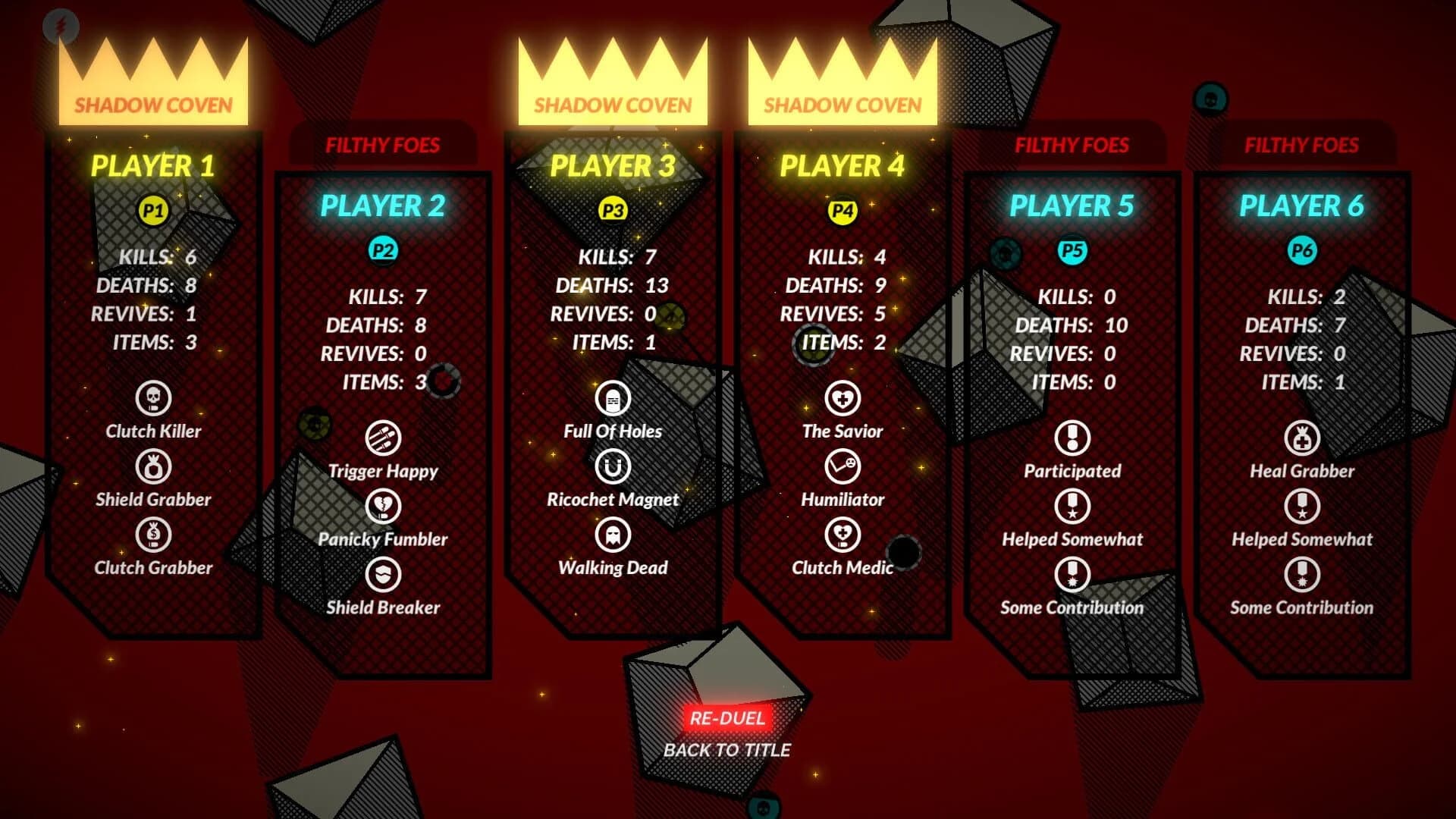Click The Savior medic icon
1456x819 pixels.
844,397
